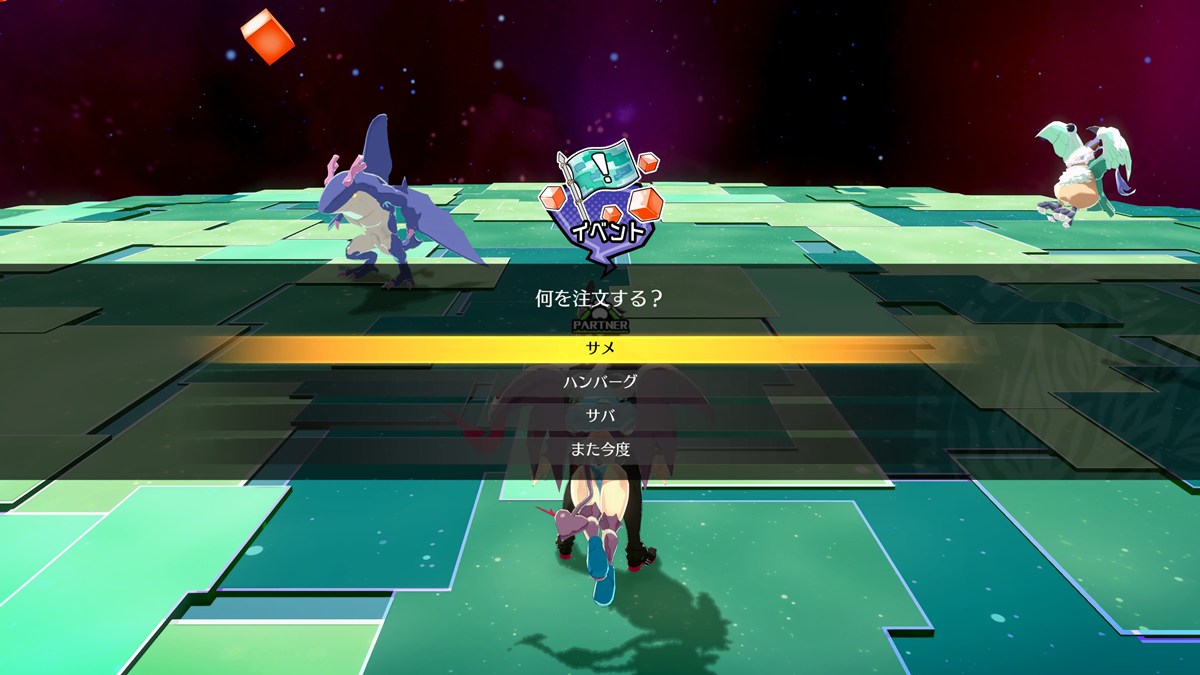Pick the サバ dialogue choice
Screen dimensions: 1200x675
pos(600,415)
